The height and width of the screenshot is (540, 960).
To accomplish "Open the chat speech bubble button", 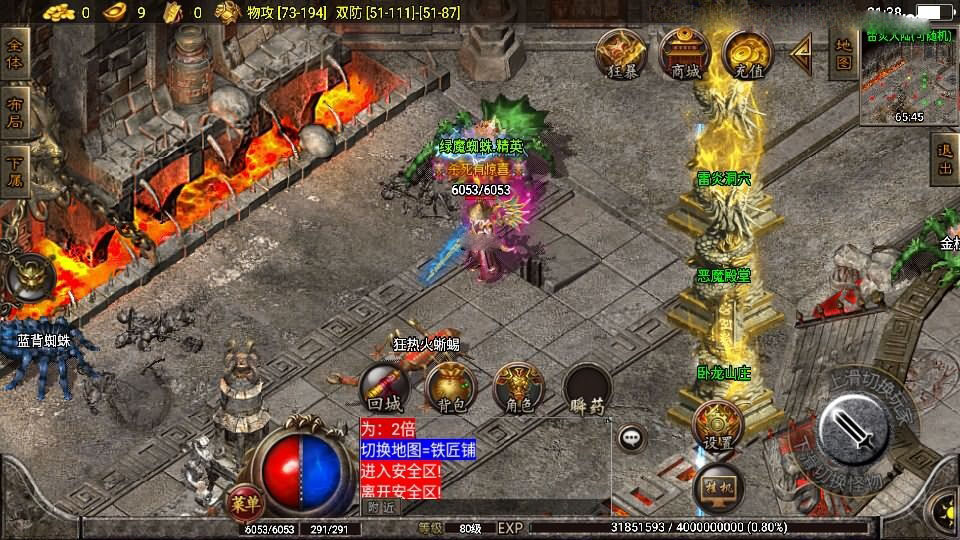I will point(630,438).
